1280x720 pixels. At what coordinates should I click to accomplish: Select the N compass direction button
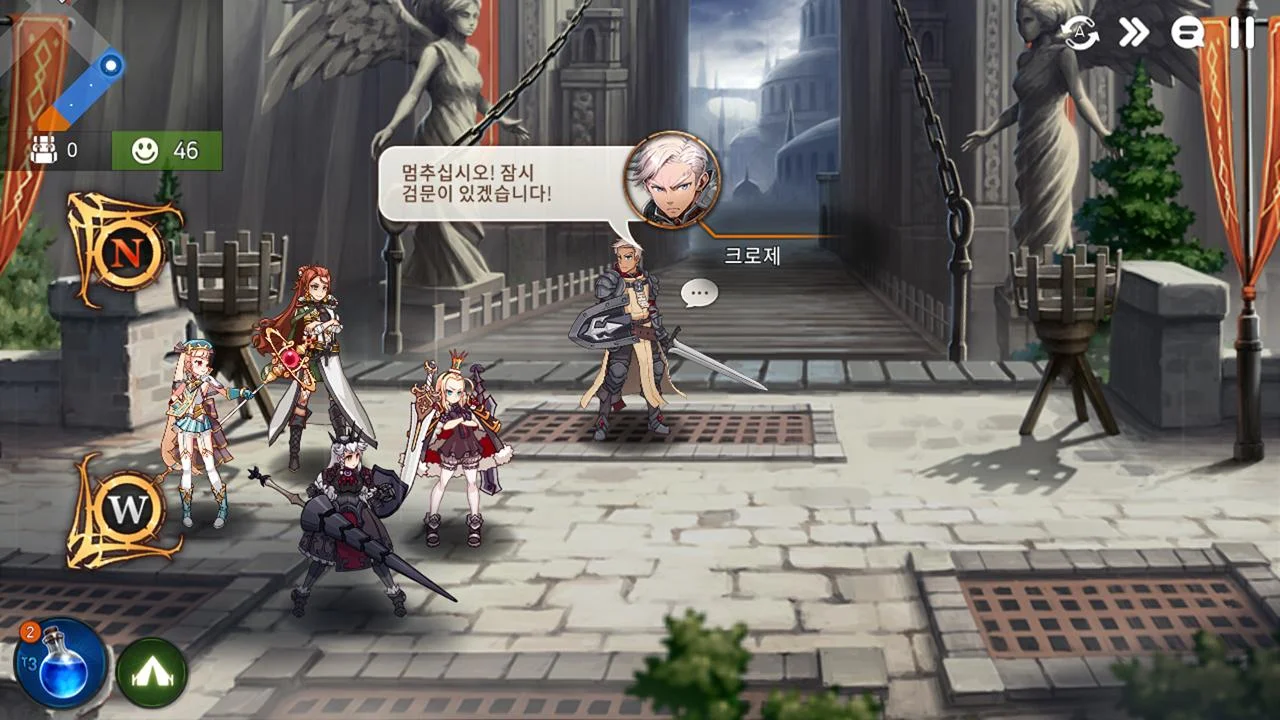tap(126, 250)
